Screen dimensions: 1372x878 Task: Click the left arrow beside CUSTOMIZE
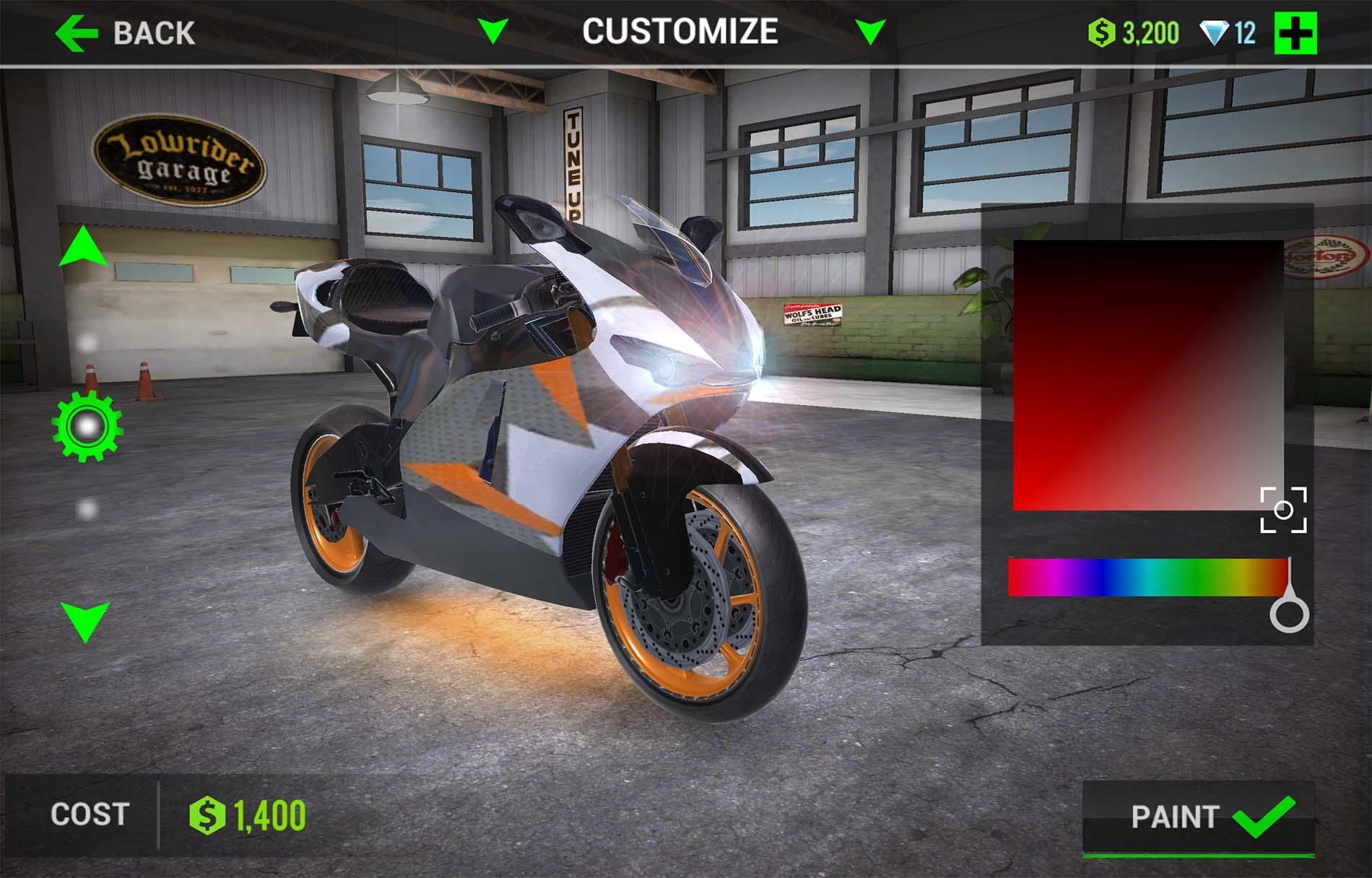point(495,31)
